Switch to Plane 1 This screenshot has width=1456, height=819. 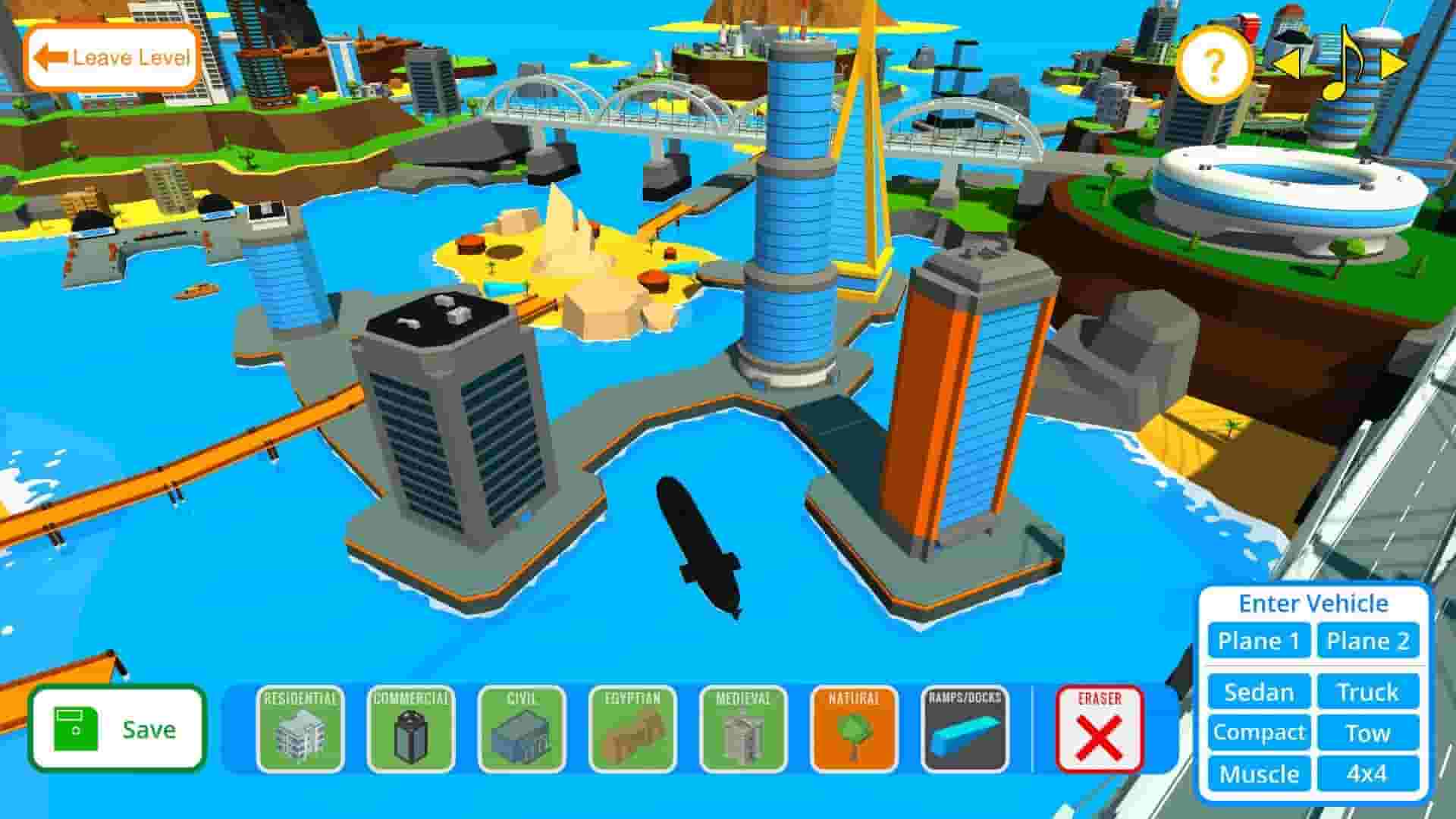tap(1258, 641)
